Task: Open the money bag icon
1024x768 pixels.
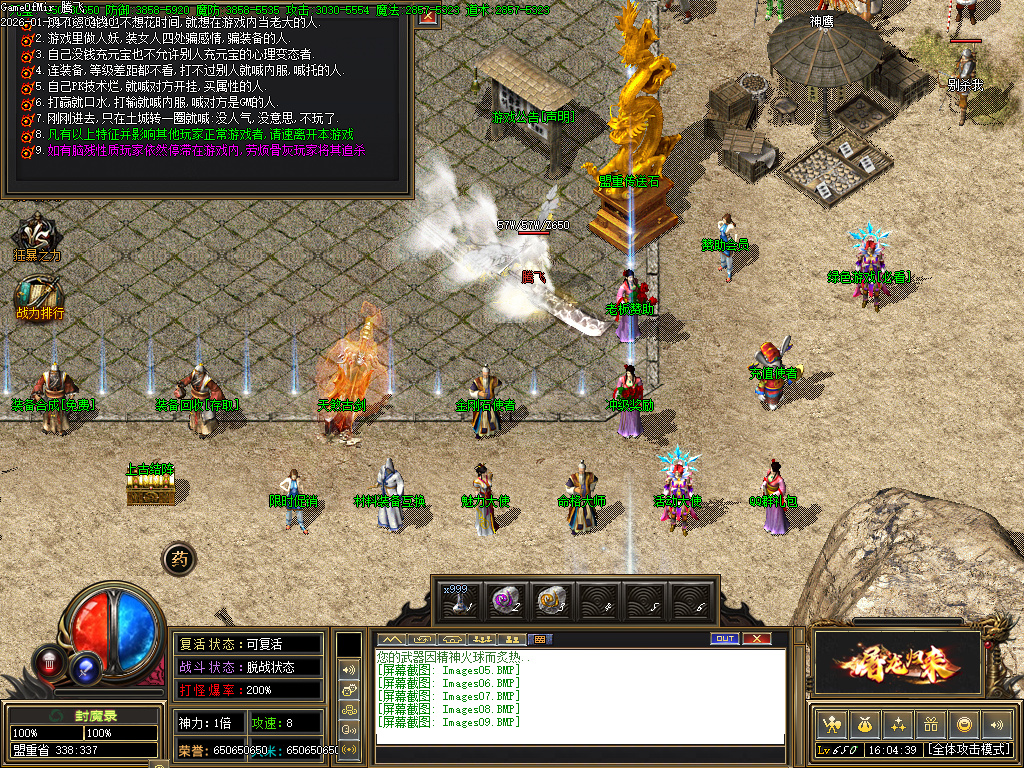Action: (864, 724)
